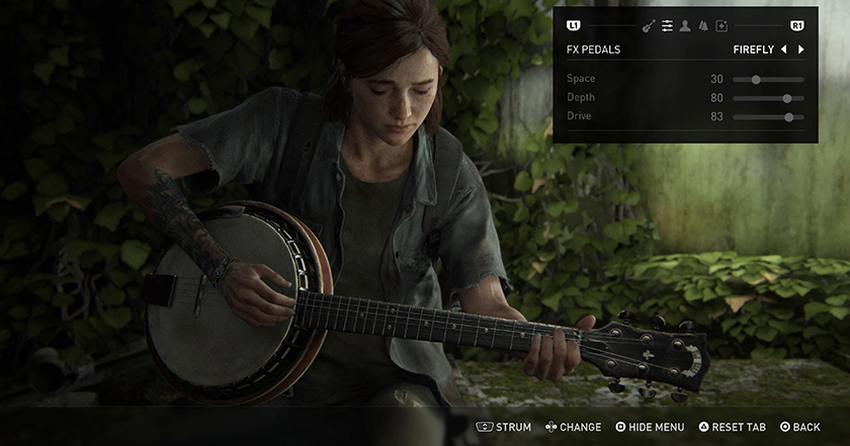This screenshot has height=446, width=850.
Task: Adjust the Space slider
Action: (756, 79)
